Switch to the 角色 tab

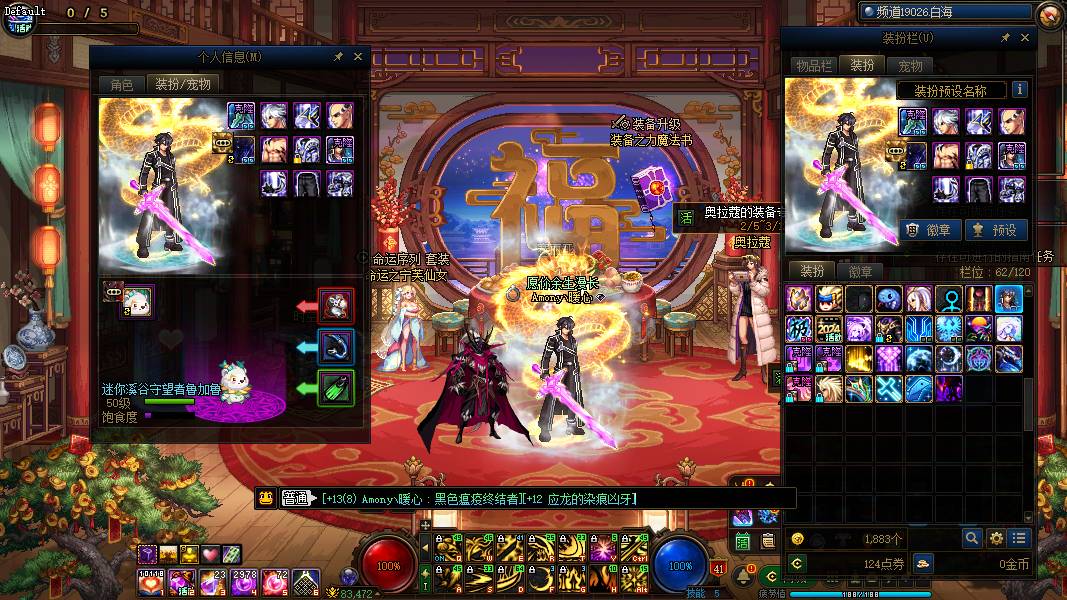tap(121, 85)
